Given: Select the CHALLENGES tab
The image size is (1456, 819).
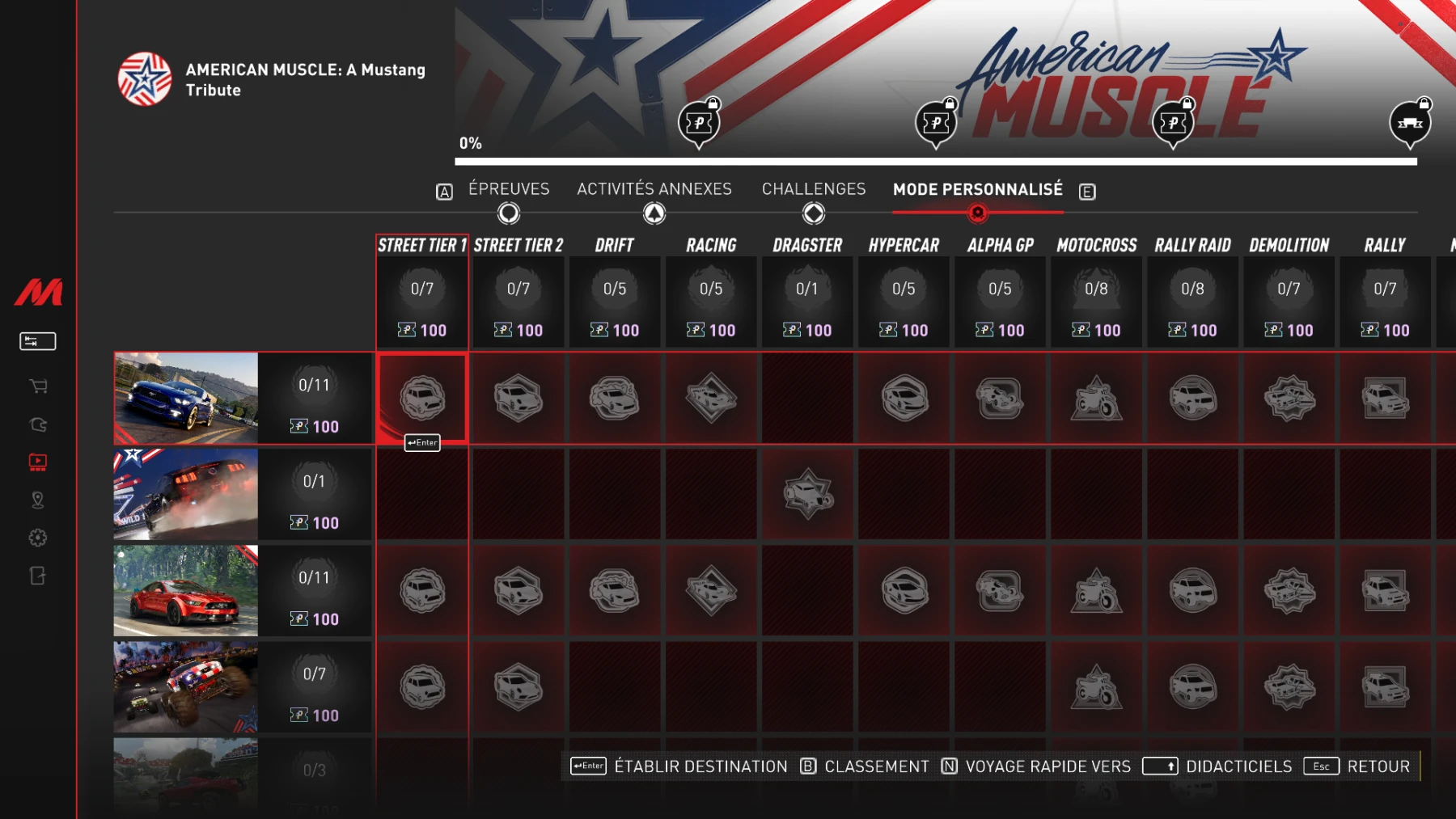Looking at the screenshot, I should point(814,189).
